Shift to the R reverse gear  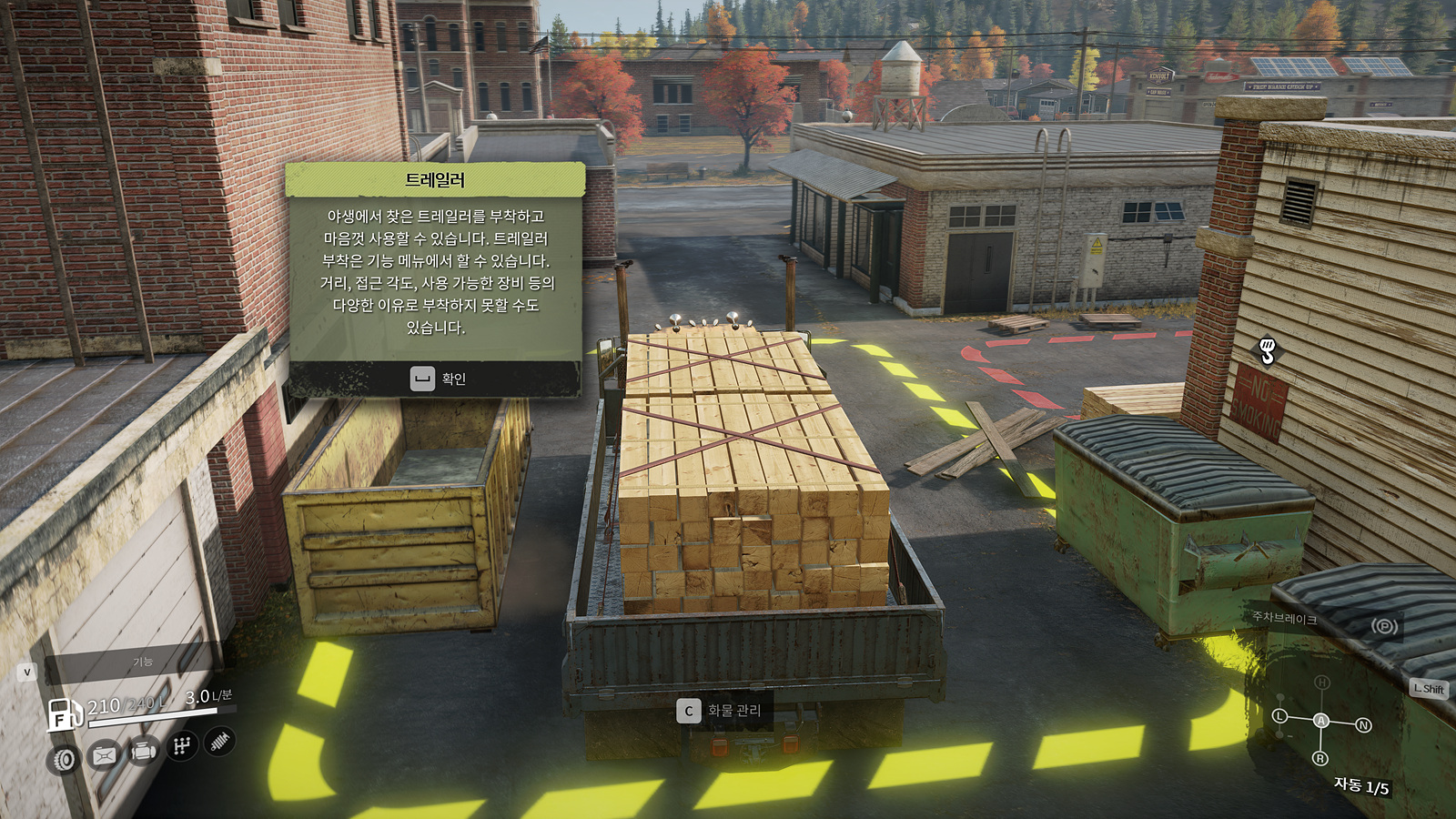coord(1320,759)
